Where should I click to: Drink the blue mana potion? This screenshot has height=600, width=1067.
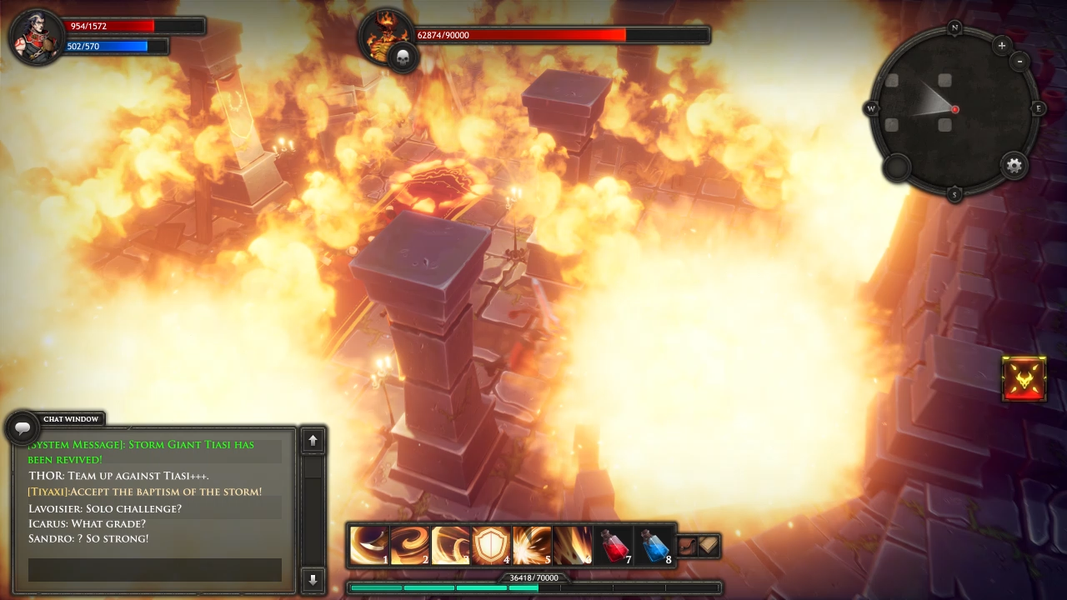(x=655, y=546)
